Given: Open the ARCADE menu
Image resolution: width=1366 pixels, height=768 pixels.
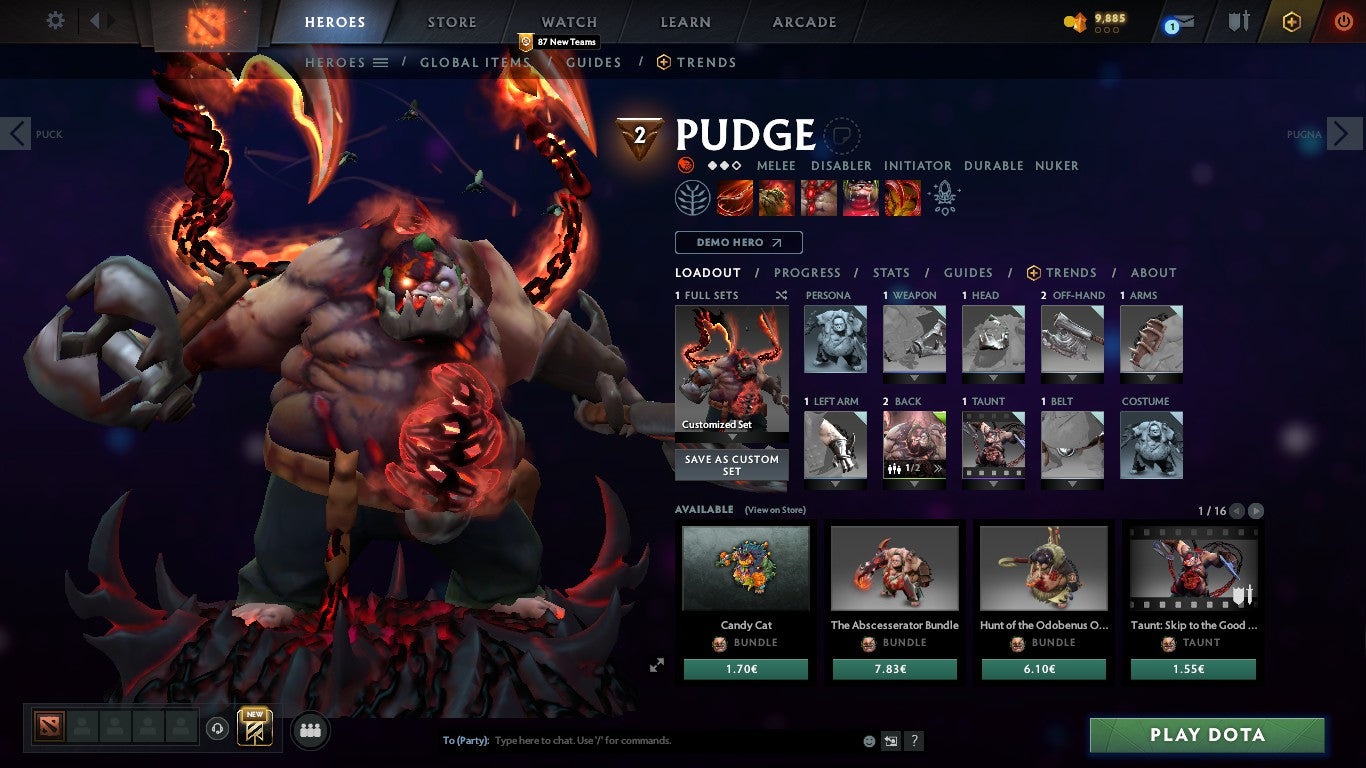Looking at the screenshot, I should tap(803, 21).
